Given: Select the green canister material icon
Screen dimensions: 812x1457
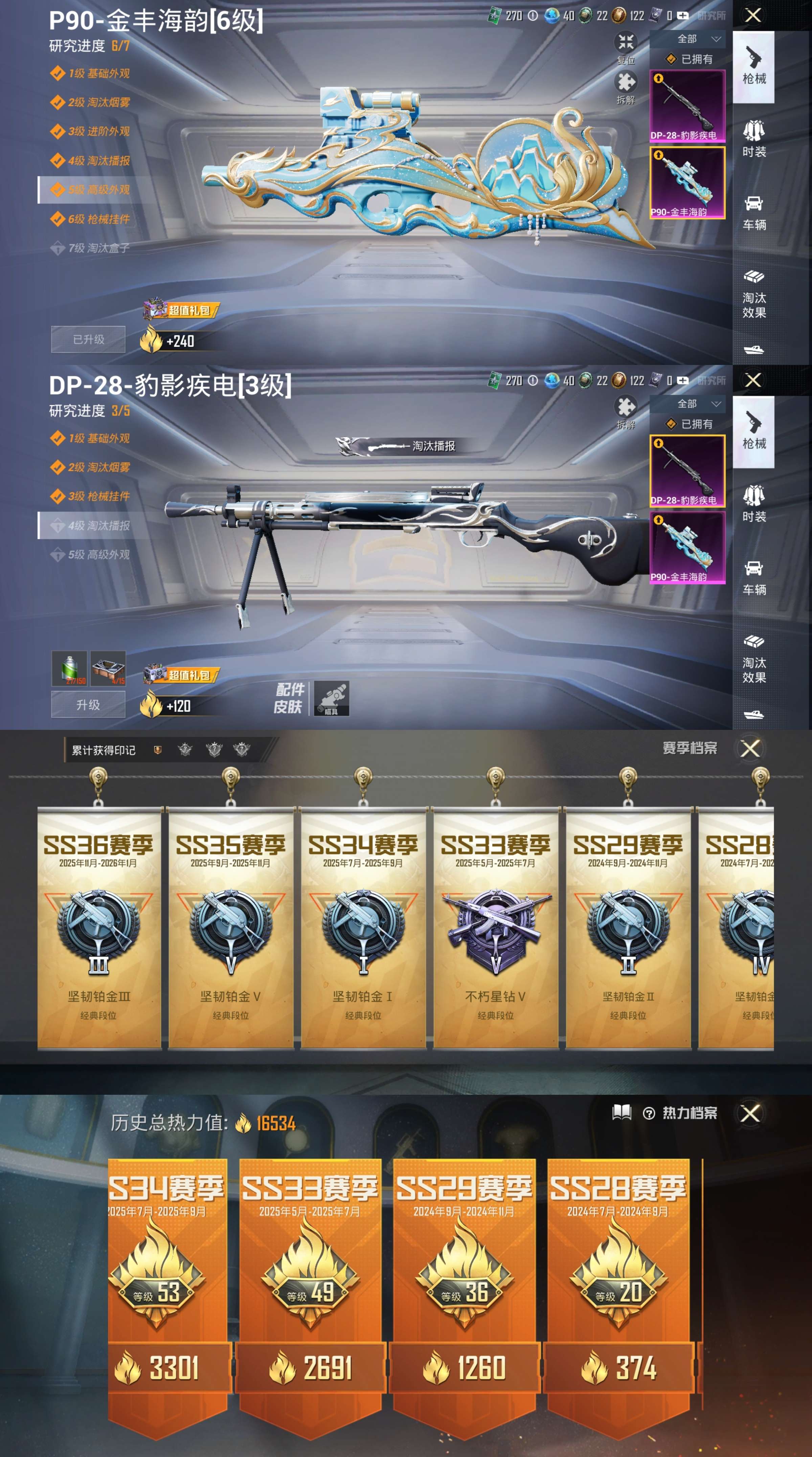Looking at the screenshot, I should [69, 668].
